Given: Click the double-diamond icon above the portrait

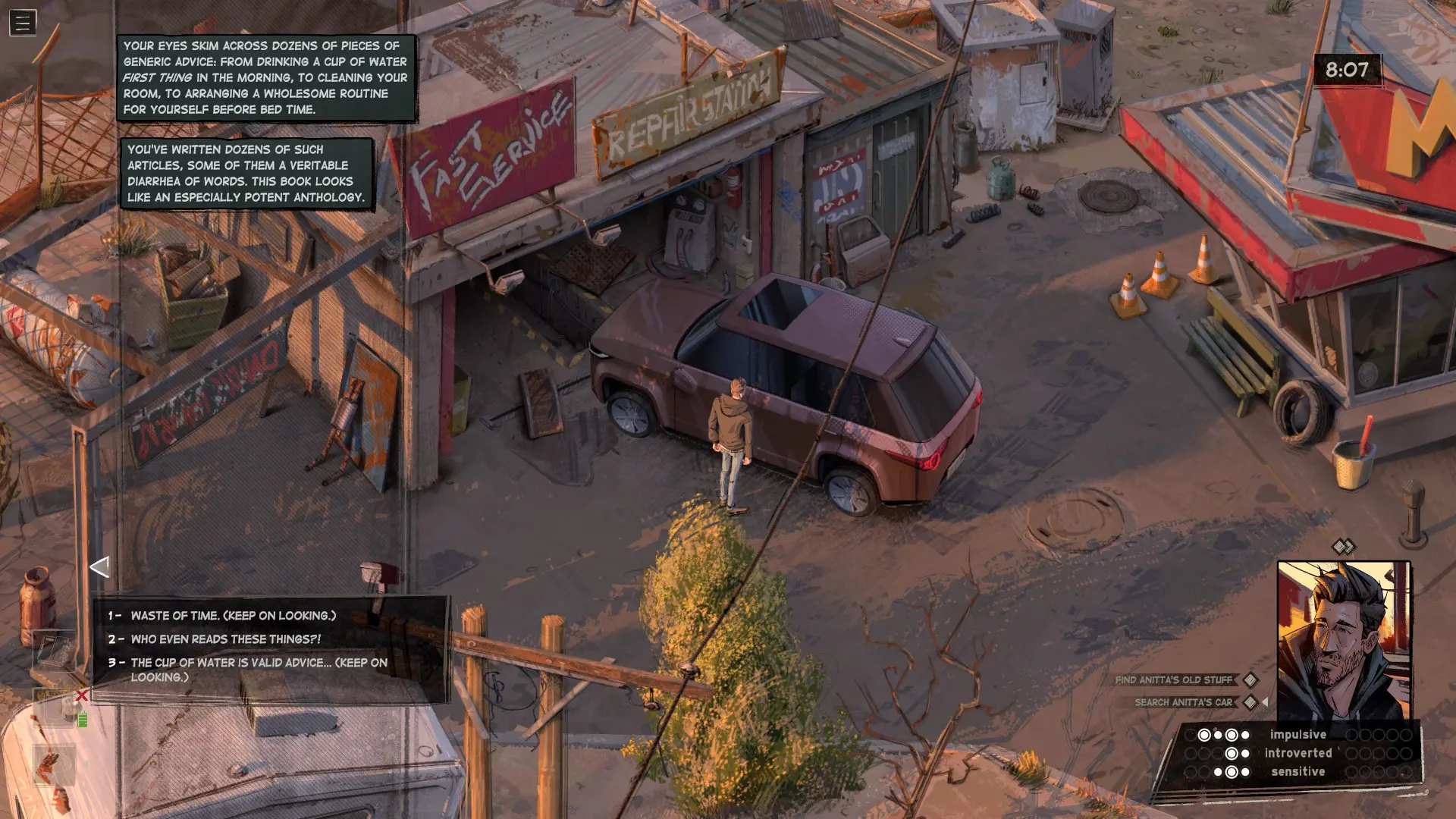Looking at the screenshot, I should click(1343, 547).
